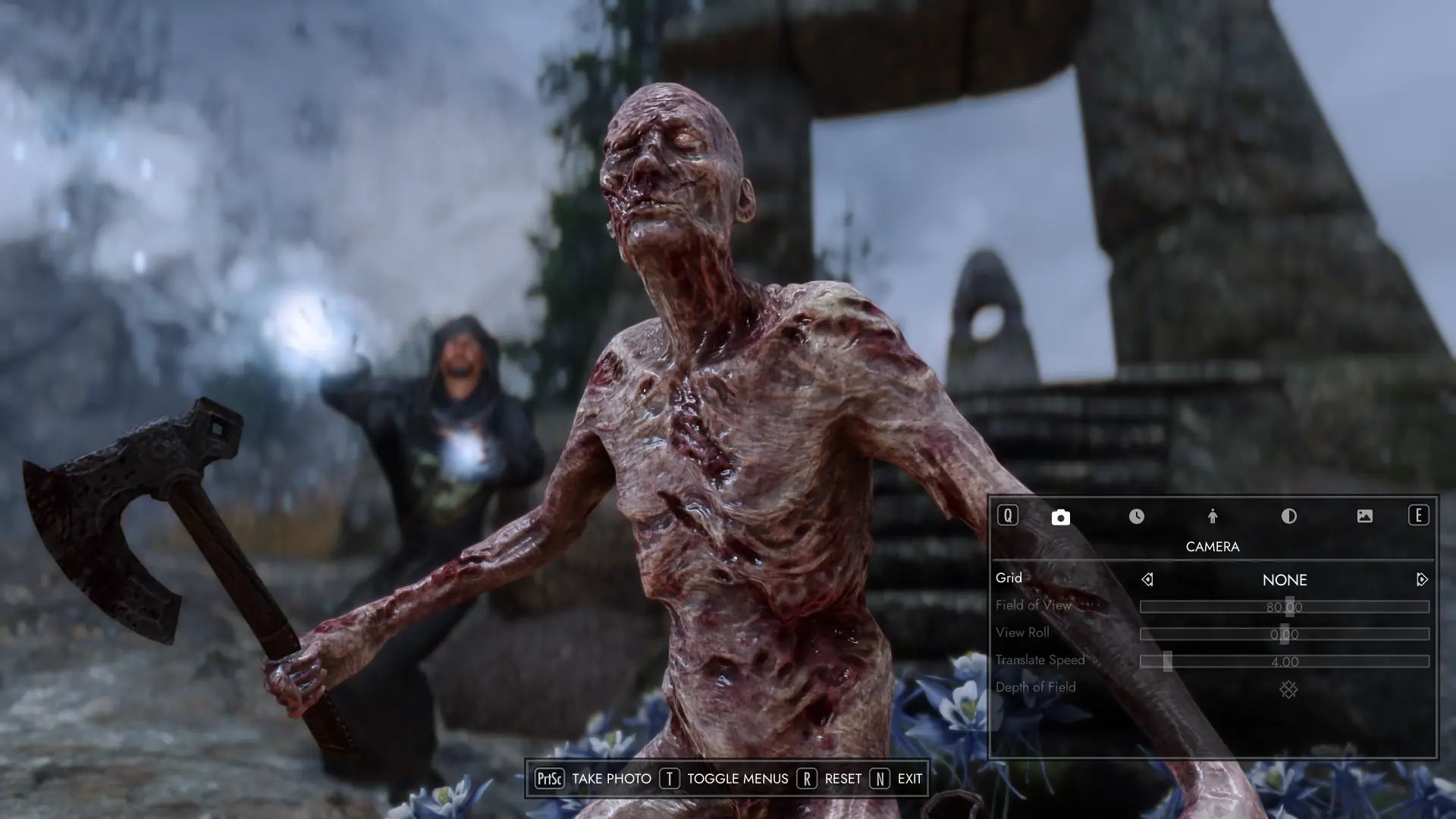Switch to the clock time settings tab
Image resolution: width=1456 pixels, height=819 pixels.
(1136, 516)
